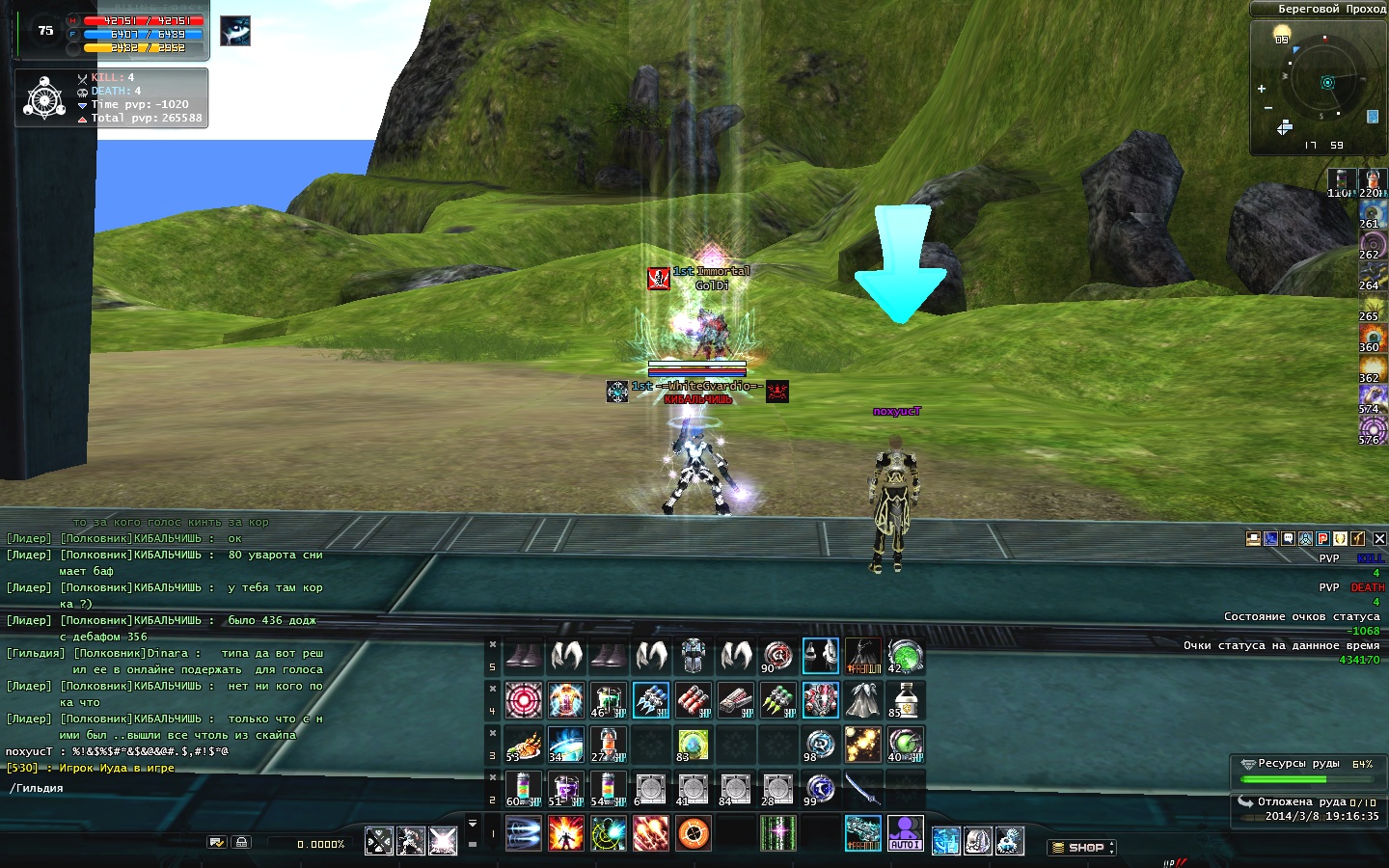The width and height of the screenshot is (1389, 868).
Task: Toggle the AUTO I purple icon
Action: pyautogui.click(x=905, y=833)
